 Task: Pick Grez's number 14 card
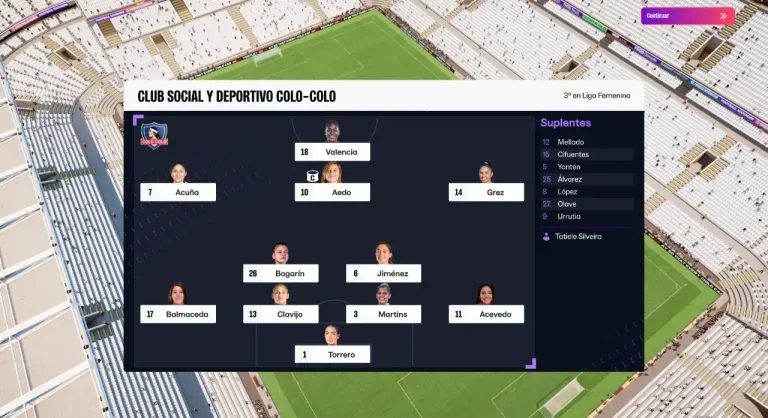click(x=486, y=192)
